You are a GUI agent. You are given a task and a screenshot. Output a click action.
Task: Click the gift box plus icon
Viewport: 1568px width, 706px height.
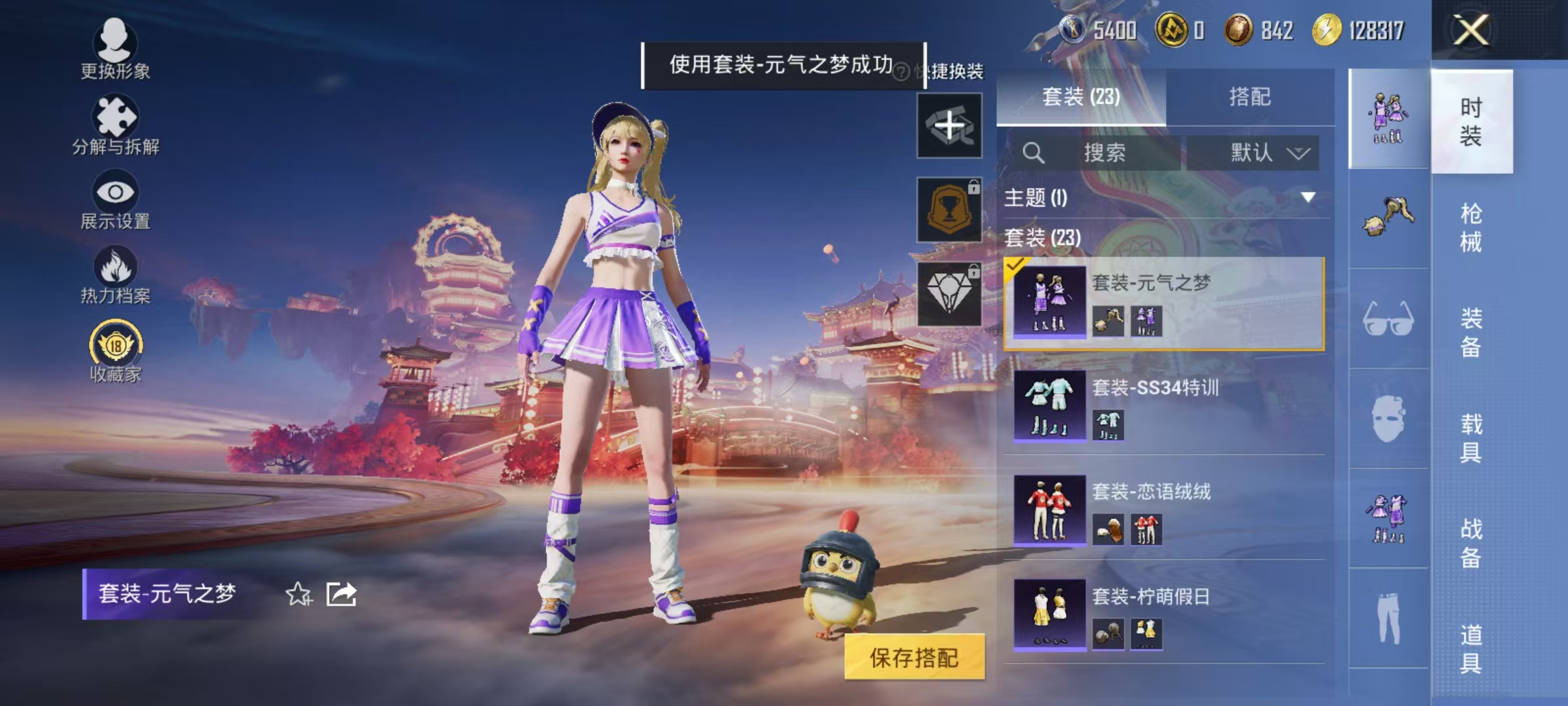click(x=949, y=124)
